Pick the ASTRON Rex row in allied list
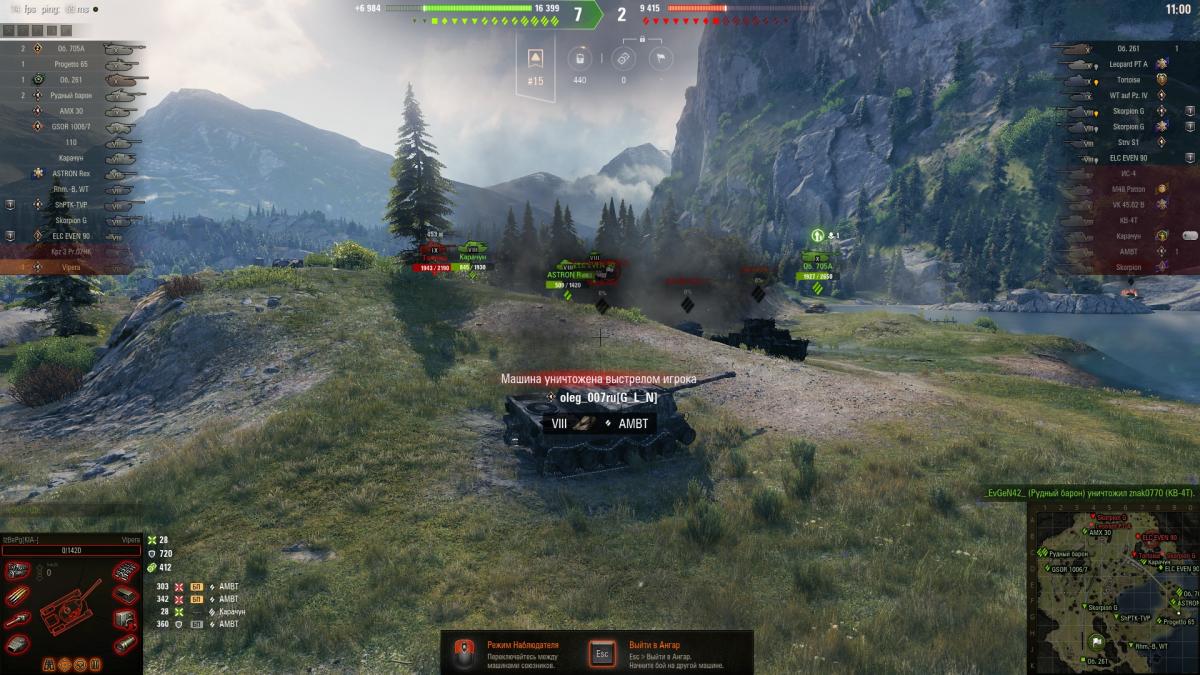The width and height of the screenshot is (1200, 675). point(70,173)
